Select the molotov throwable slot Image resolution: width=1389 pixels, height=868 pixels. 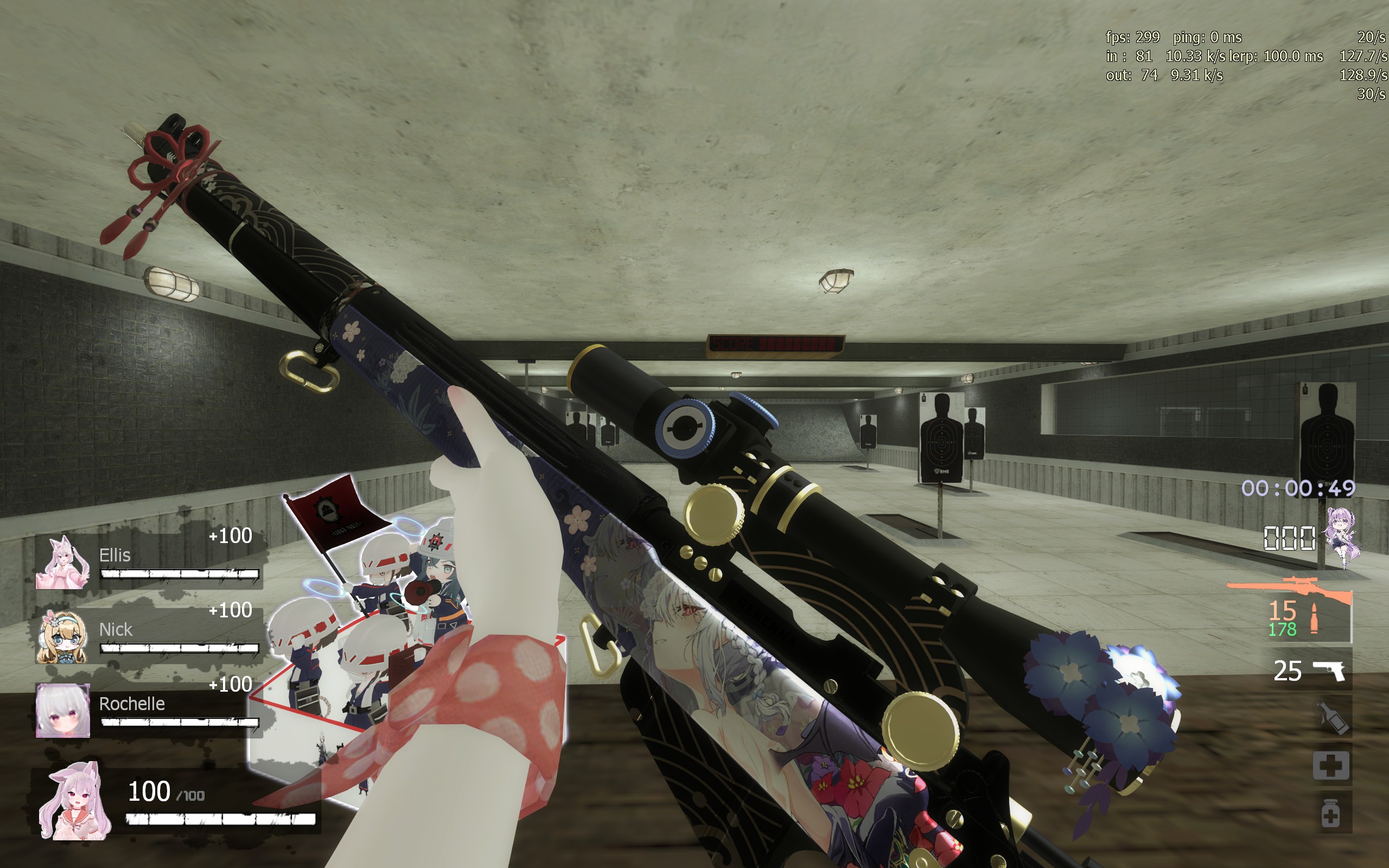[x=1331, y=718]
